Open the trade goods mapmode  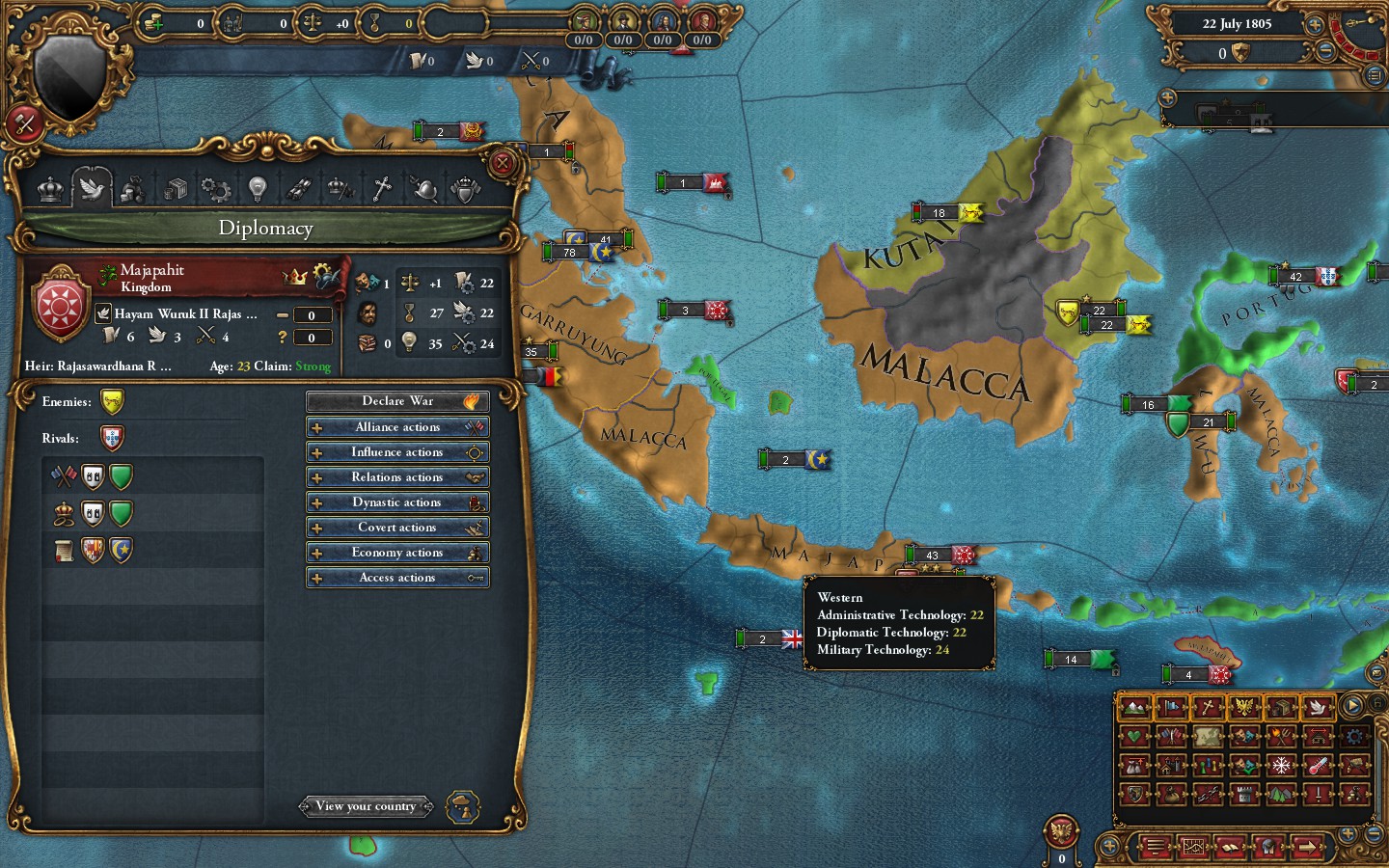click(1281, 707)
